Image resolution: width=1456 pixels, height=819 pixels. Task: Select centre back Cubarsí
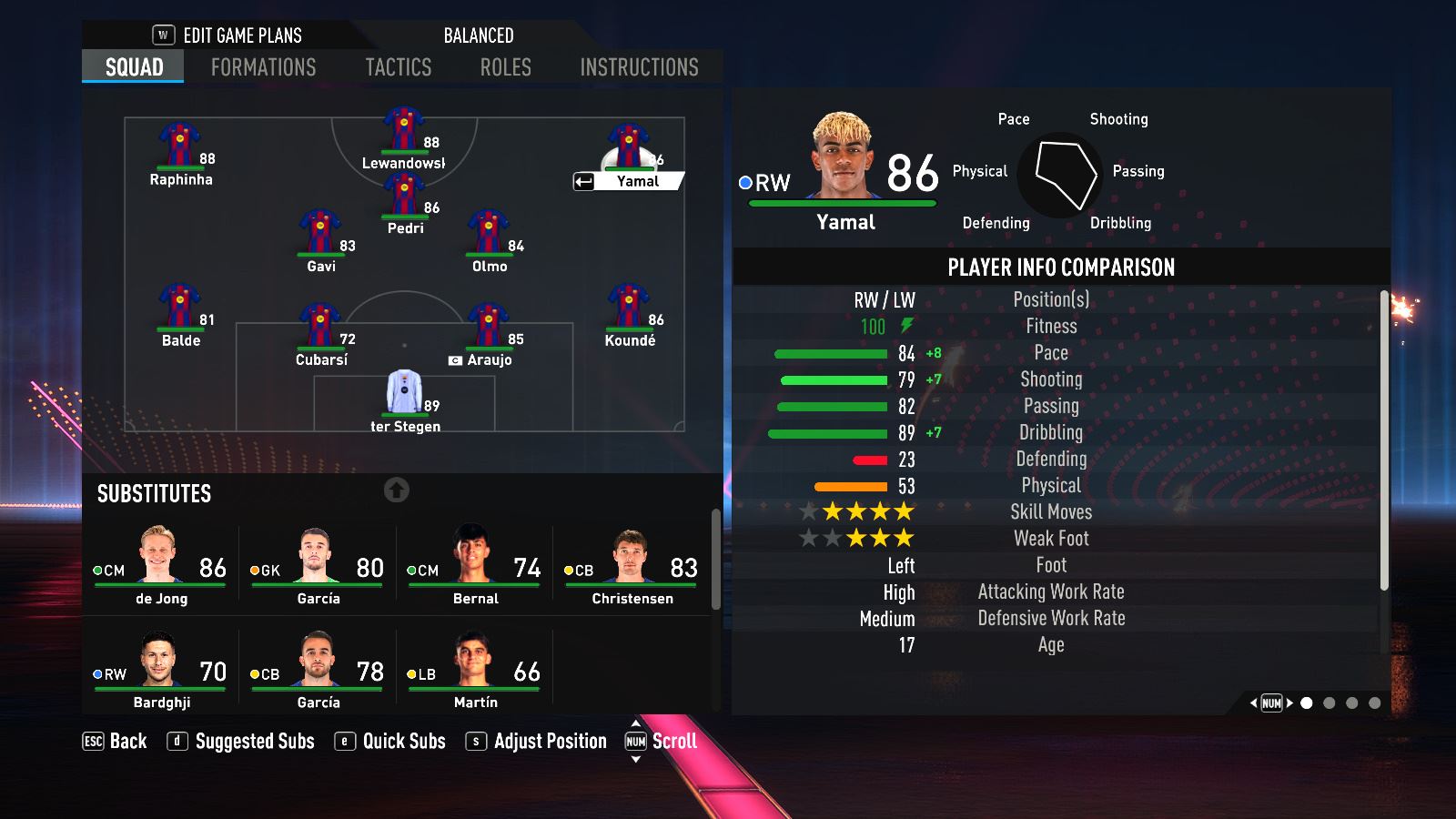click(x=320, y=331)
